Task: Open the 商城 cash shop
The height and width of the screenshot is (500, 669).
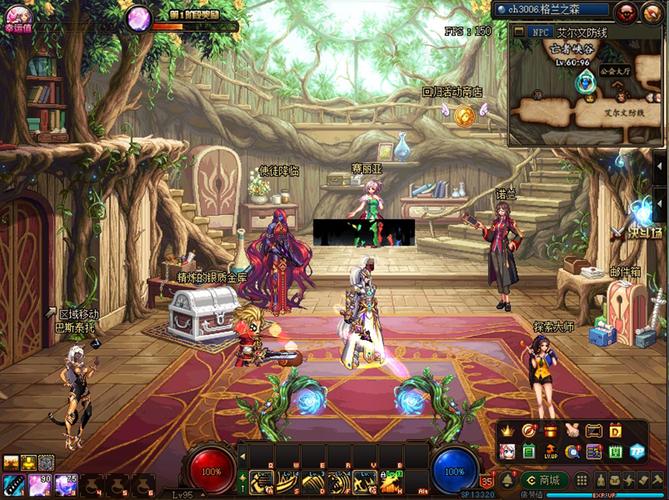Action: pos(543,481)
